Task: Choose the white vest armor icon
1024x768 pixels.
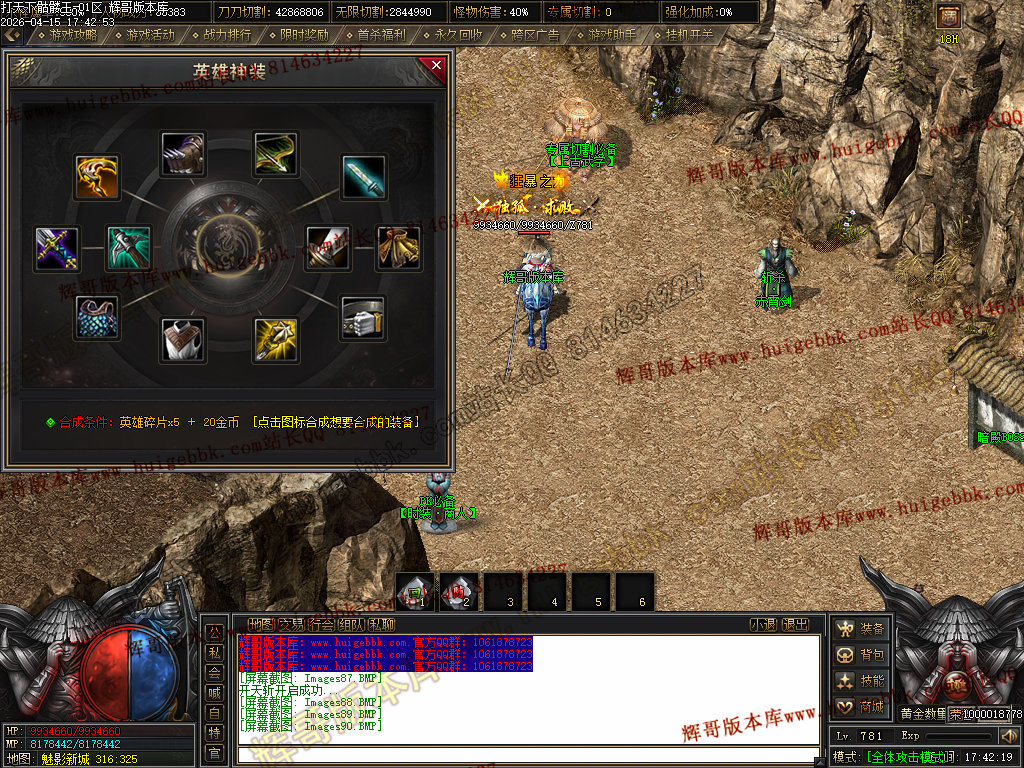Action: coord(183,340)
